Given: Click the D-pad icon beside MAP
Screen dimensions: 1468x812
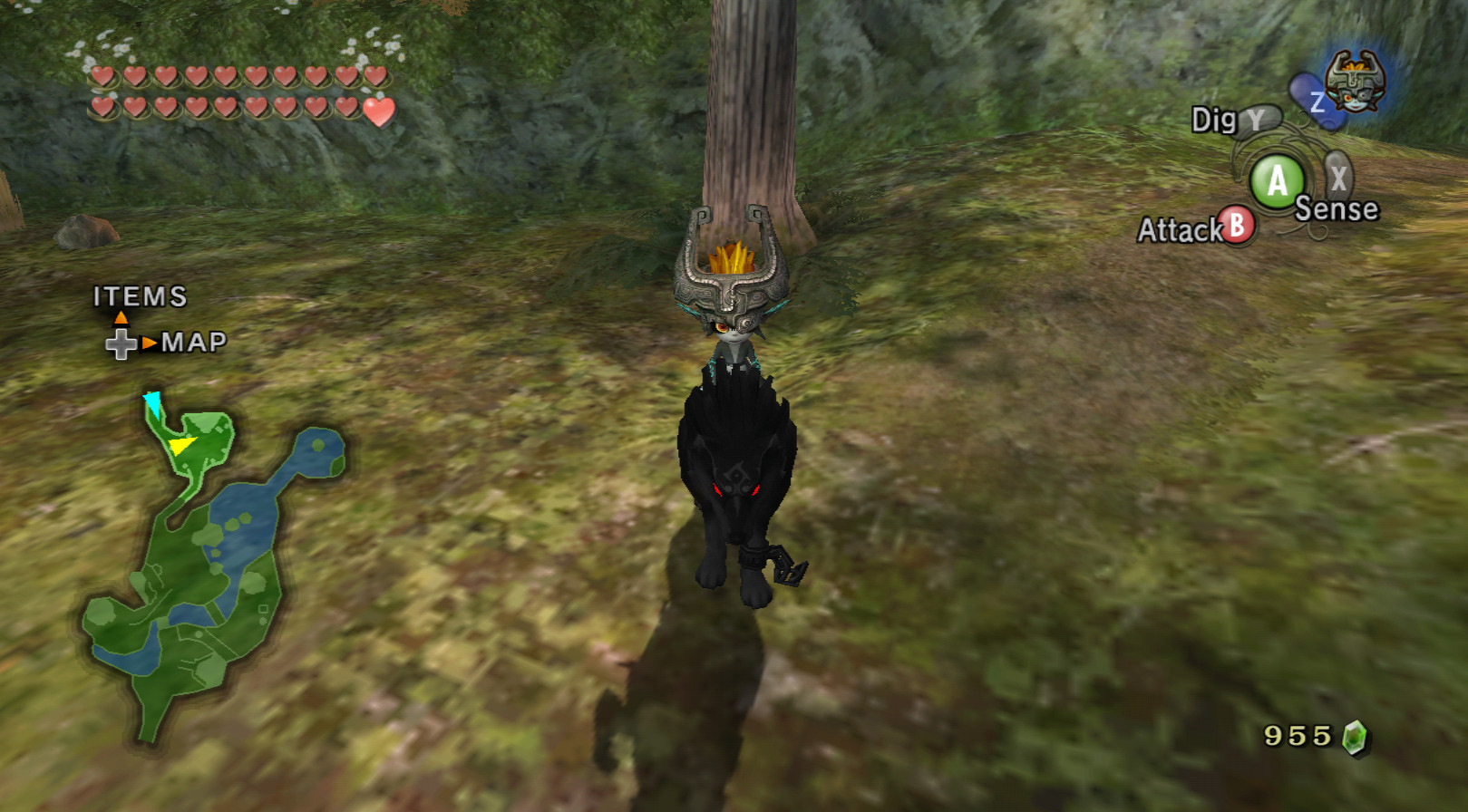Looking at the screenshot, I should coord(121,344).
